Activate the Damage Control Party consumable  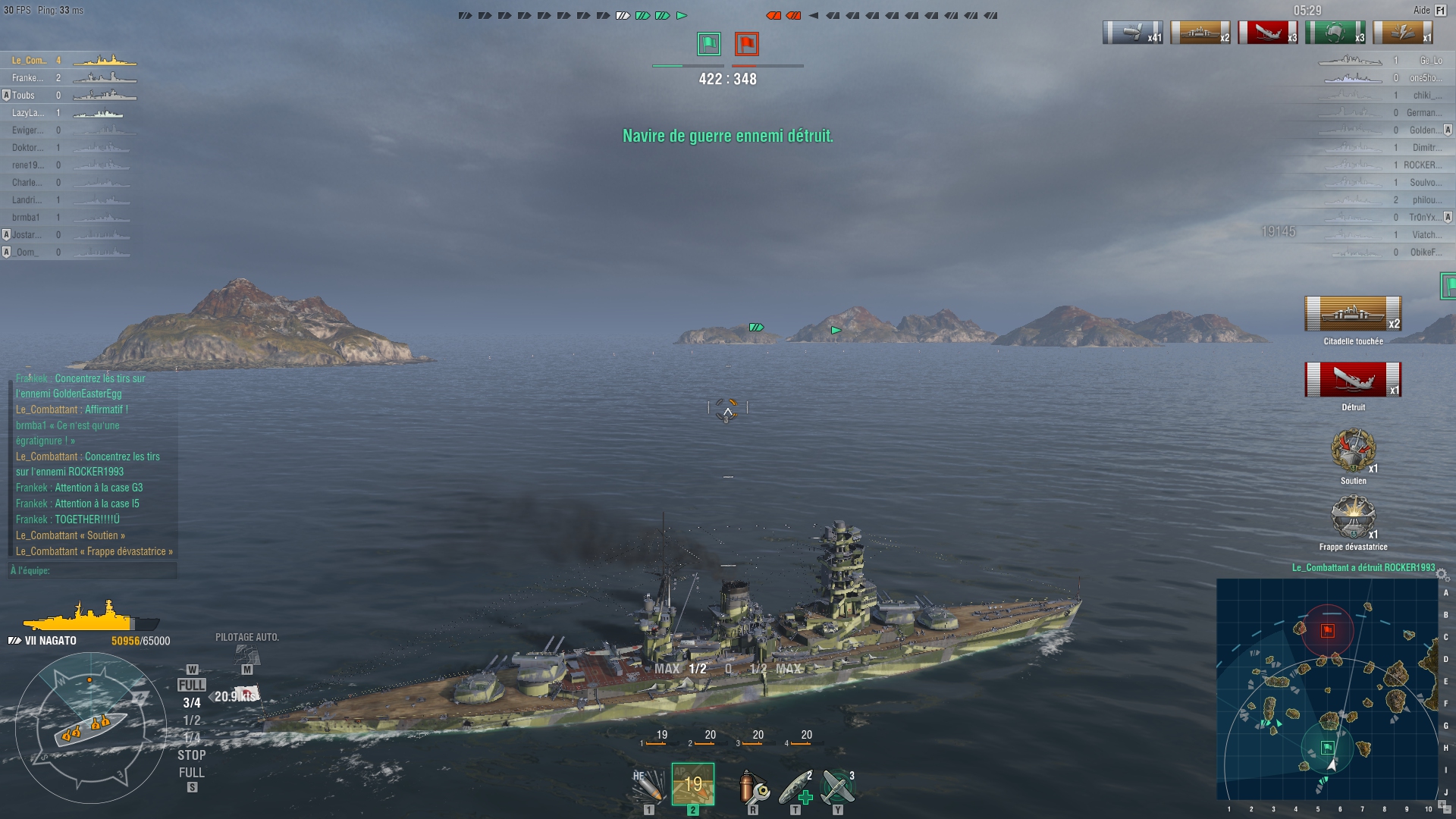pos(753,786)
